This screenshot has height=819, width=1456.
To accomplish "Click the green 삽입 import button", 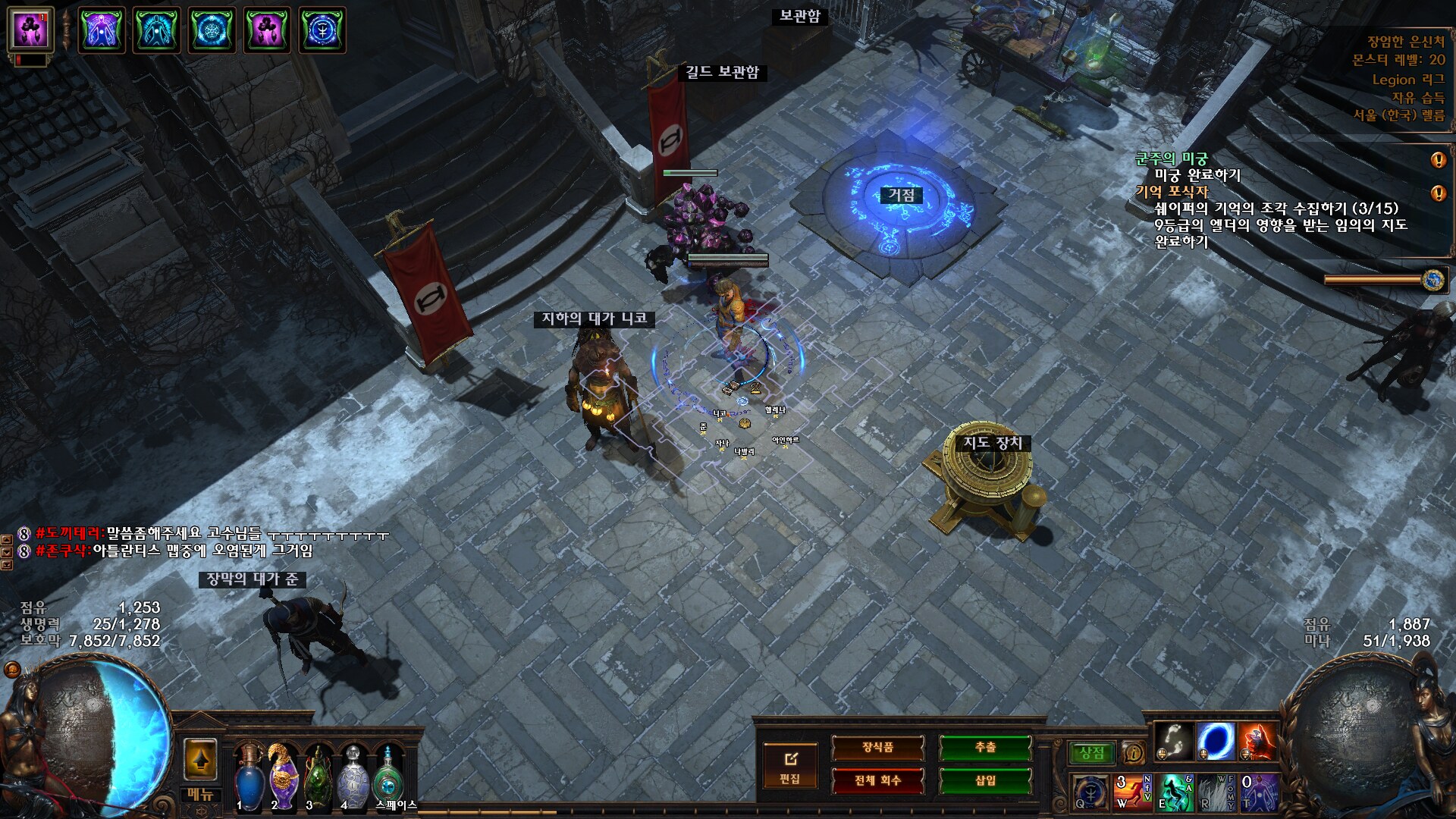I will click(x=985, y=780).
